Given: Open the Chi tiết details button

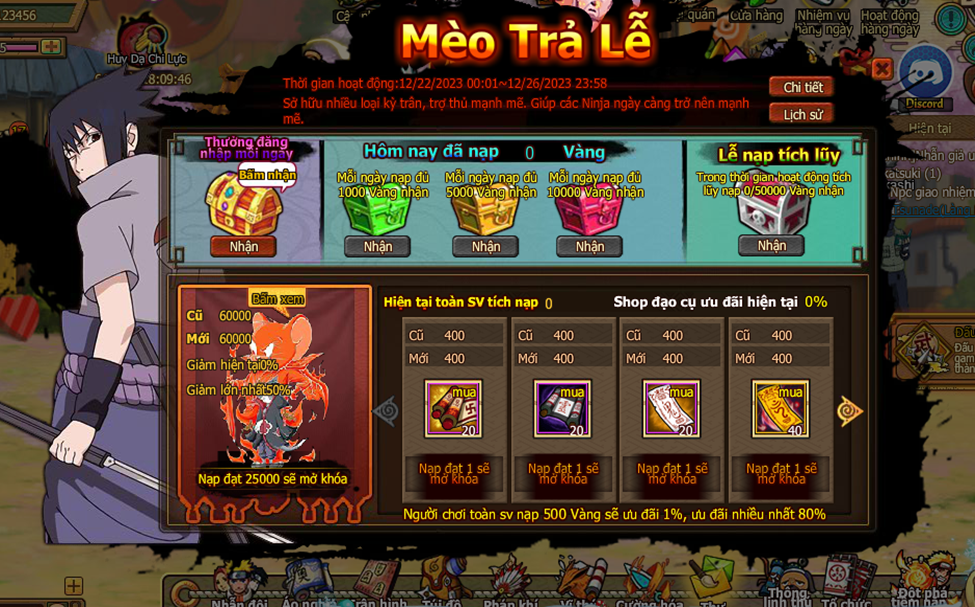Looking at the screenshot, I should click(x=802, y=87).
